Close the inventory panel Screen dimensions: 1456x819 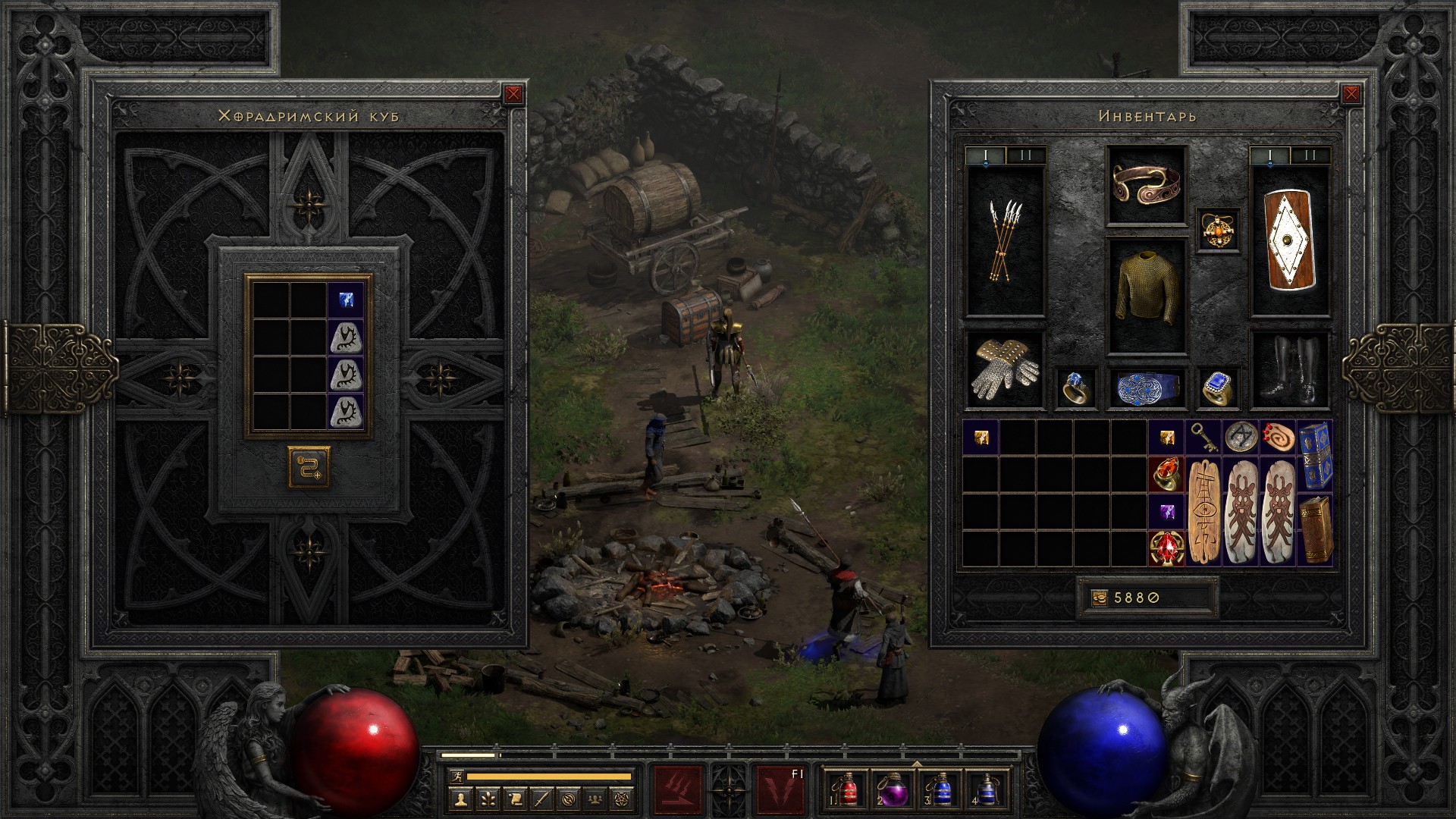coord(1351,94)
